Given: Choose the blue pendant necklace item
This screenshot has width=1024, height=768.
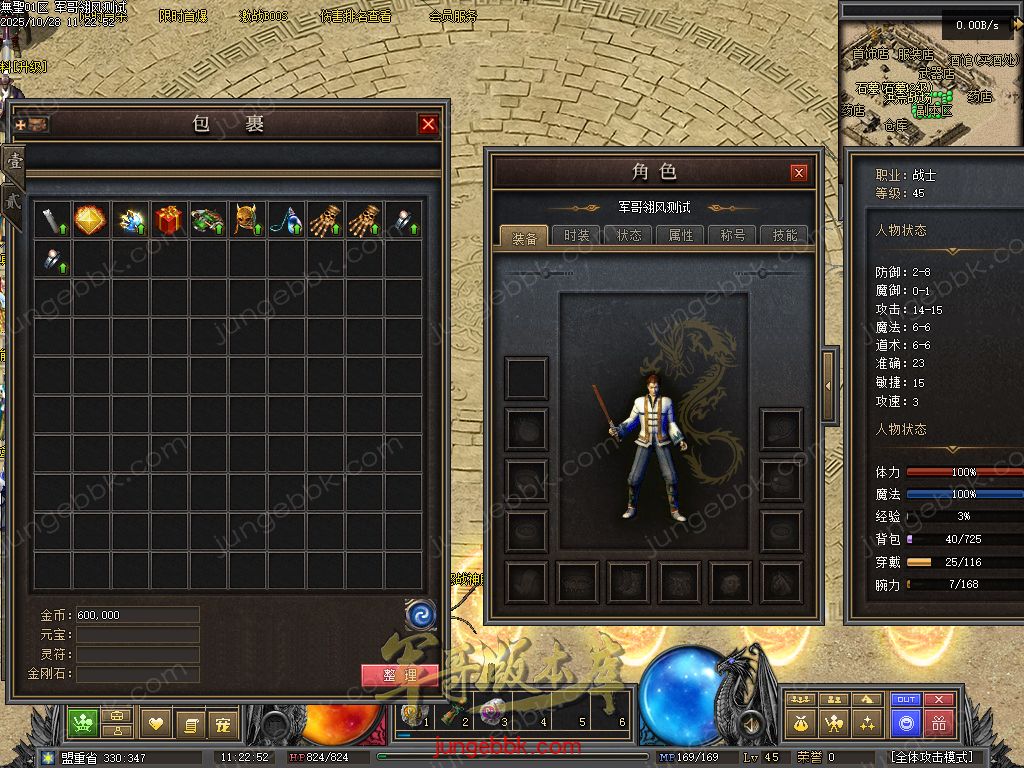Looking at the screenshot, I should coord(286,220).
